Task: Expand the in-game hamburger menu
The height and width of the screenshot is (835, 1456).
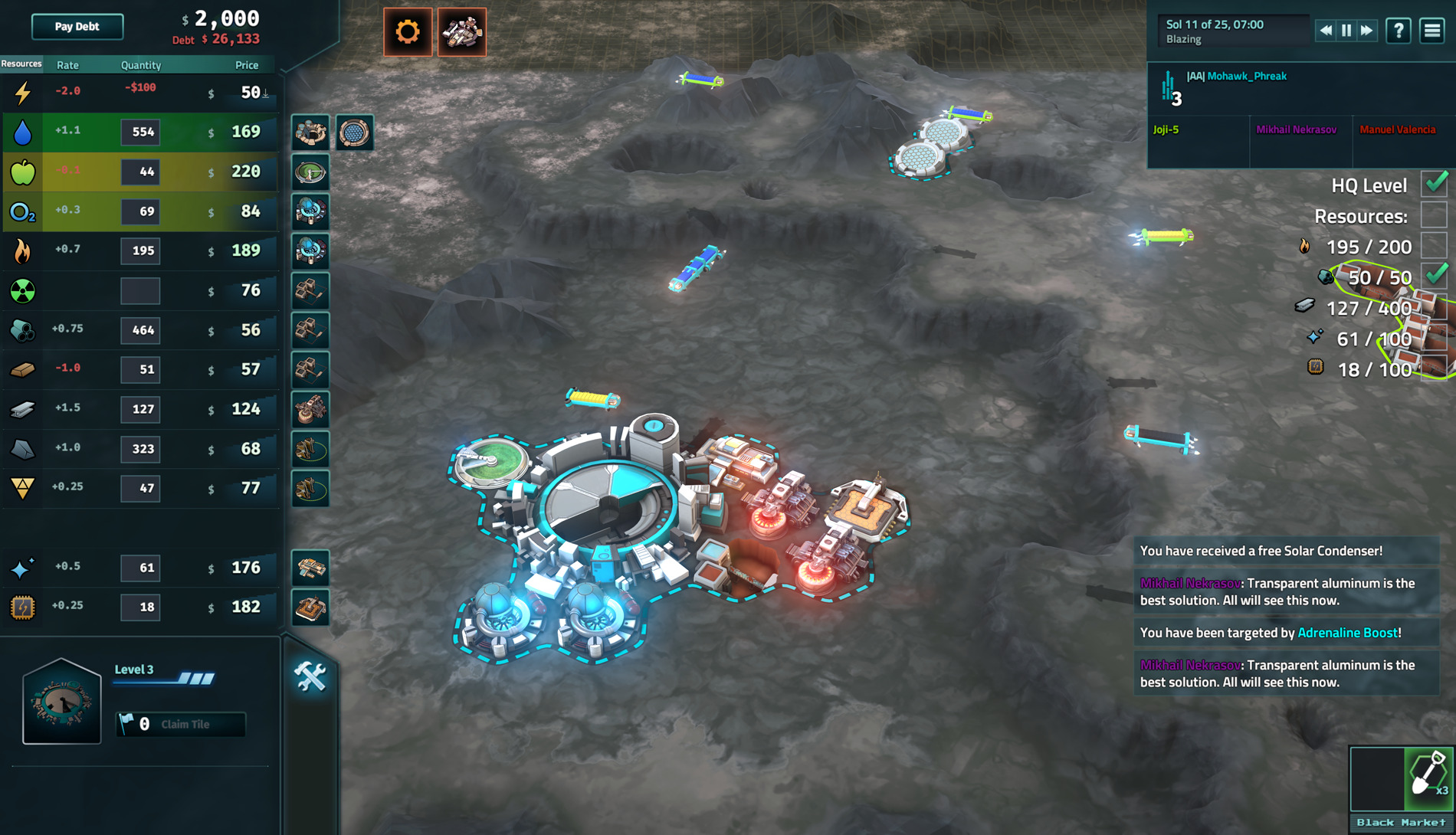Action: tap(1431, 31)
